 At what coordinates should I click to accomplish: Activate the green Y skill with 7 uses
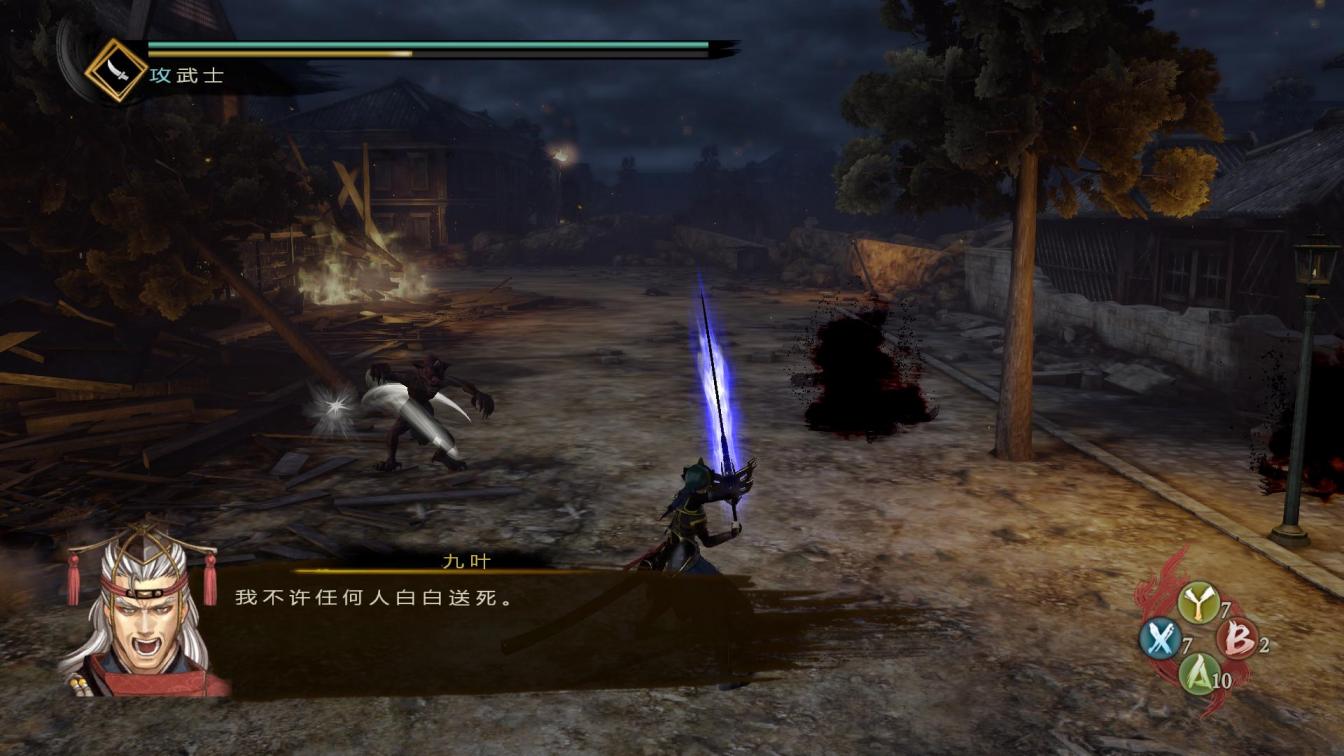click(x=1197, y=602)
